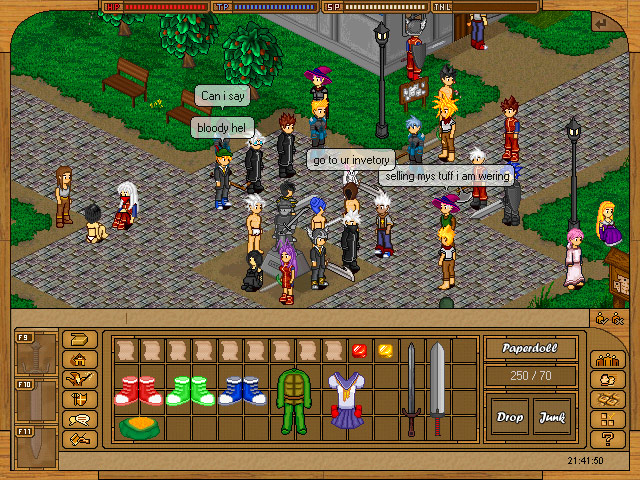This screenshot has height=480, width=640.
Task: Select the red boots in inventory
Action: click(133, 389)
